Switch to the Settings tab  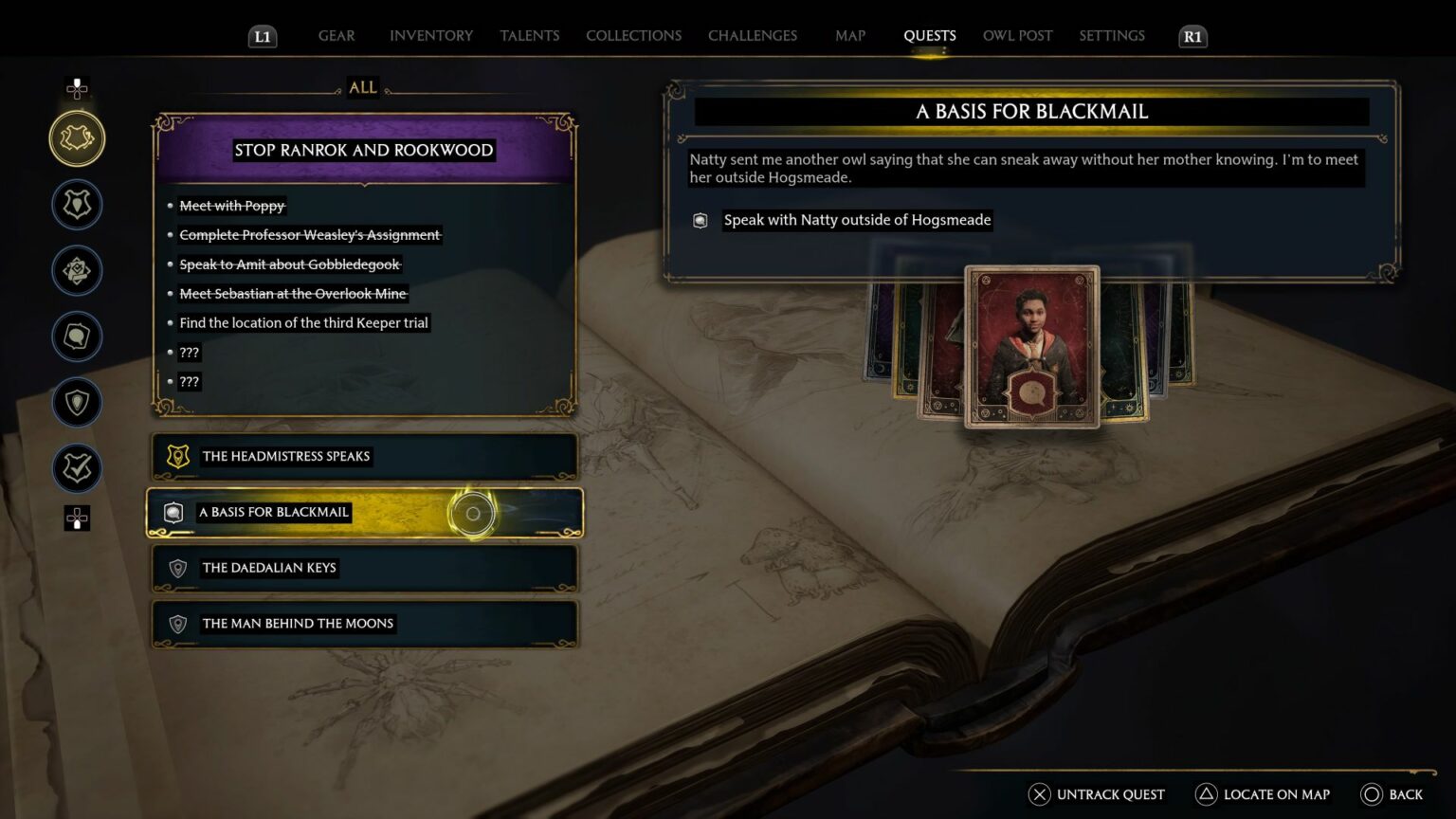1111,36
